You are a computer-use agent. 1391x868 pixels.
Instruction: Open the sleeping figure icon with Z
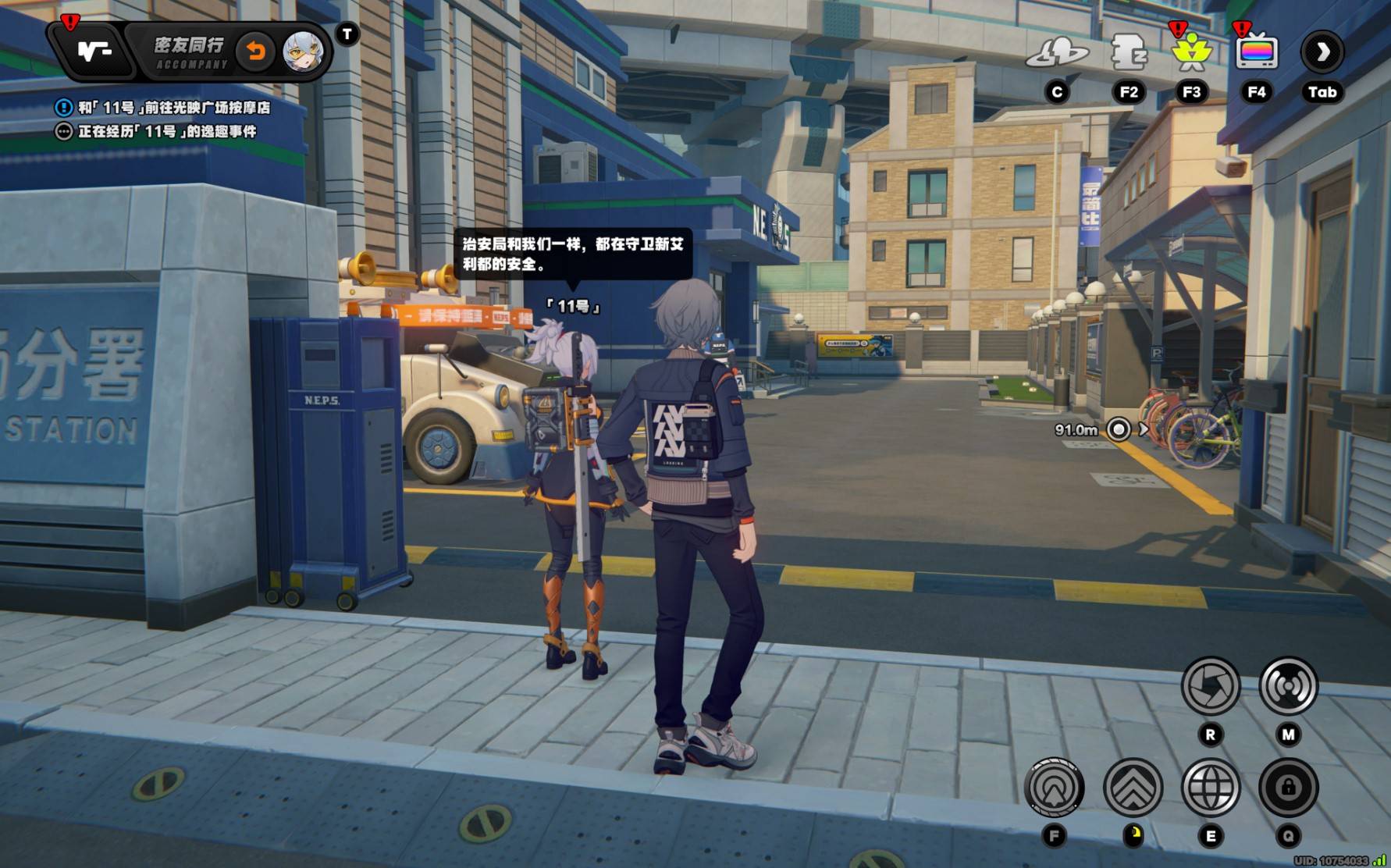tap(1128, 52)
